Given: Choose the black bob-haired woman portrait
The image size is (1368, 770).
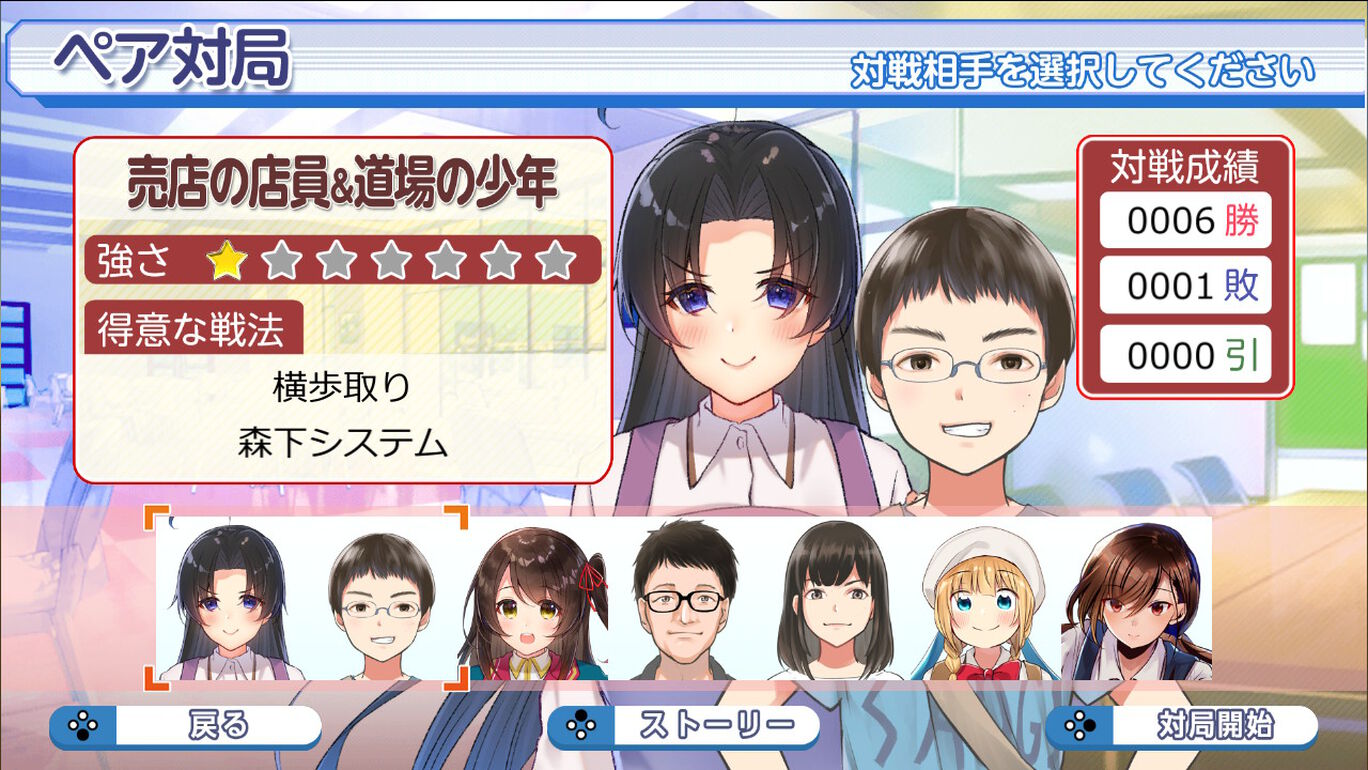Looking at the screenshot, I should pyautogui.click(x=833, y=602).
